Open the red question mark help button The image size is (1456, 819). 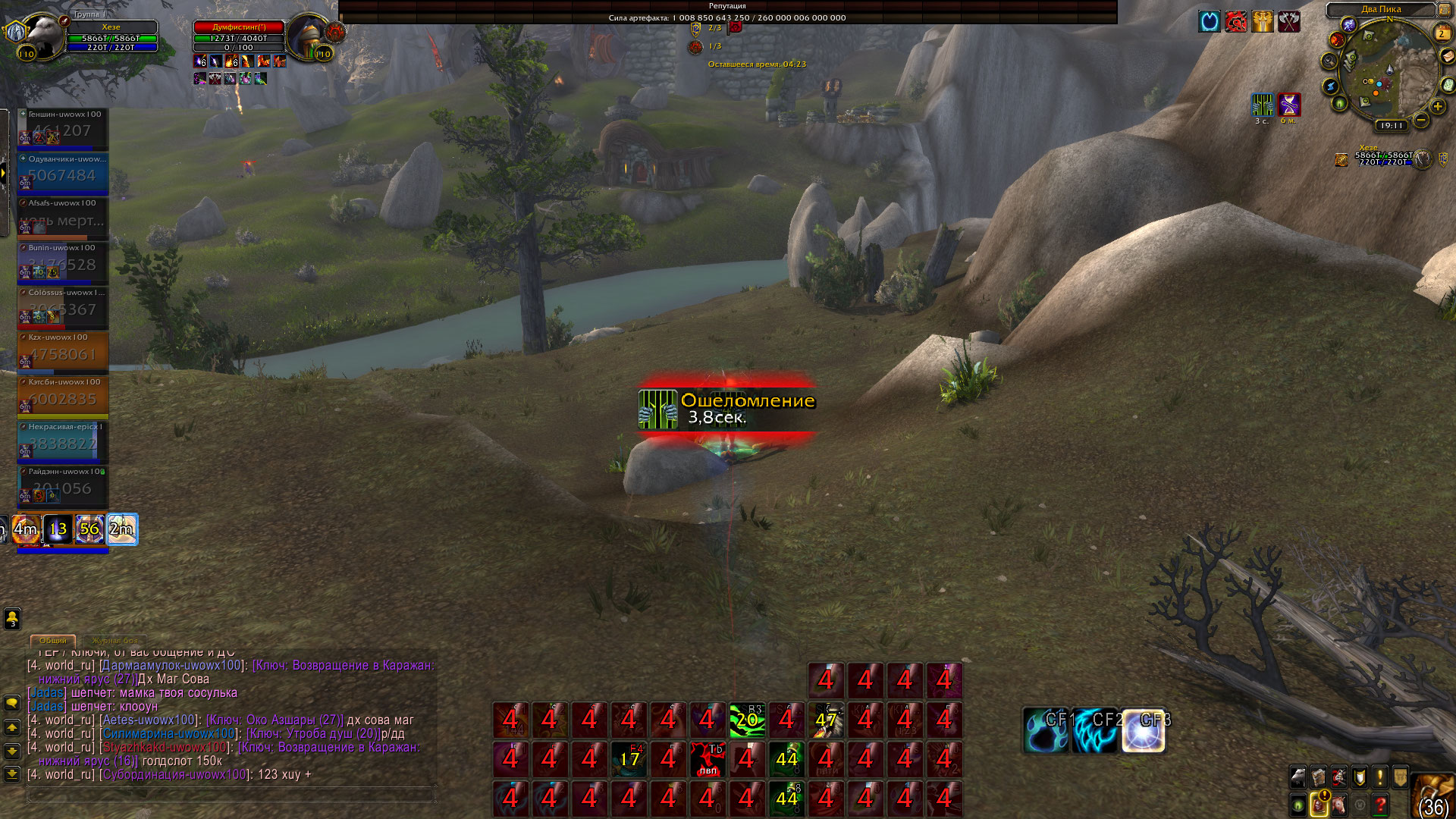(1380, 803)
